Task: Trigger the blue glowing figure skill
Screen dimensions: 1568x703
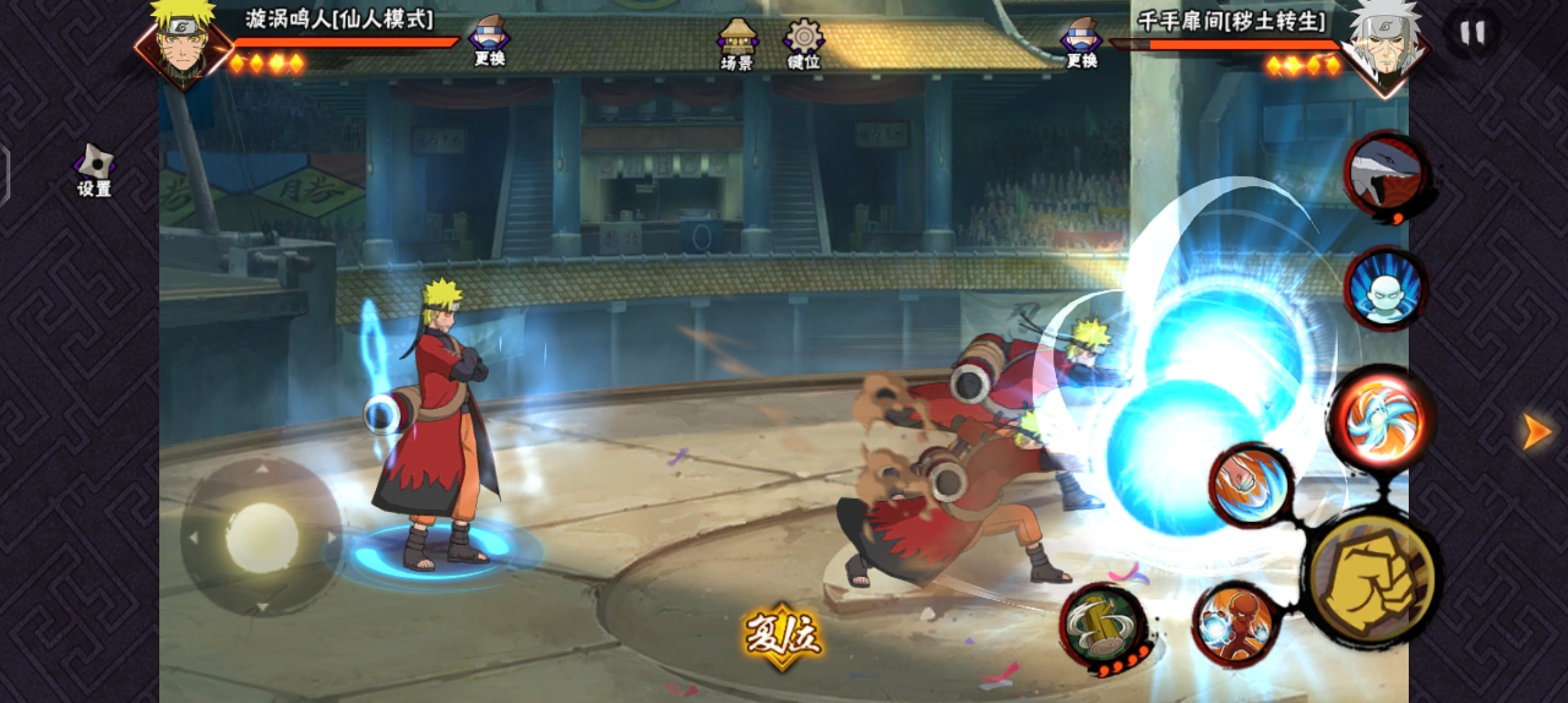Action: click(x=1386, y=288)
